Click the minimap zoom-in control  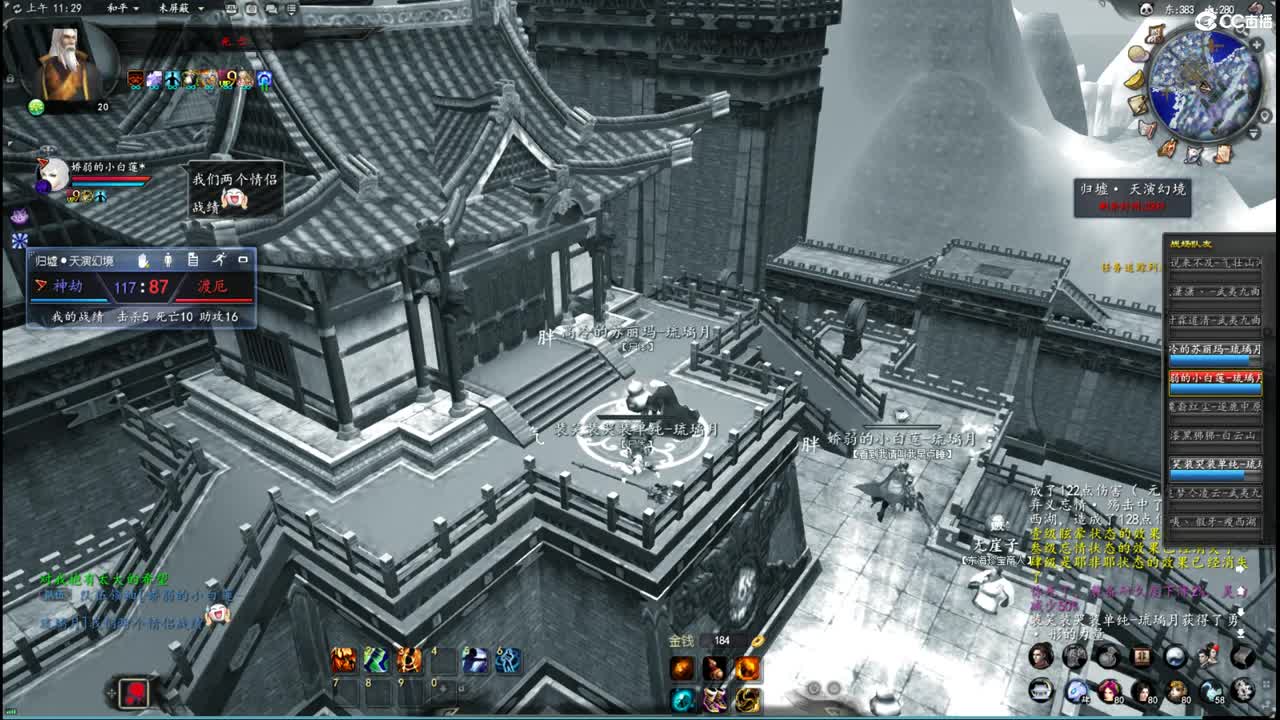pyautogui.click(x=1257, y=45)
